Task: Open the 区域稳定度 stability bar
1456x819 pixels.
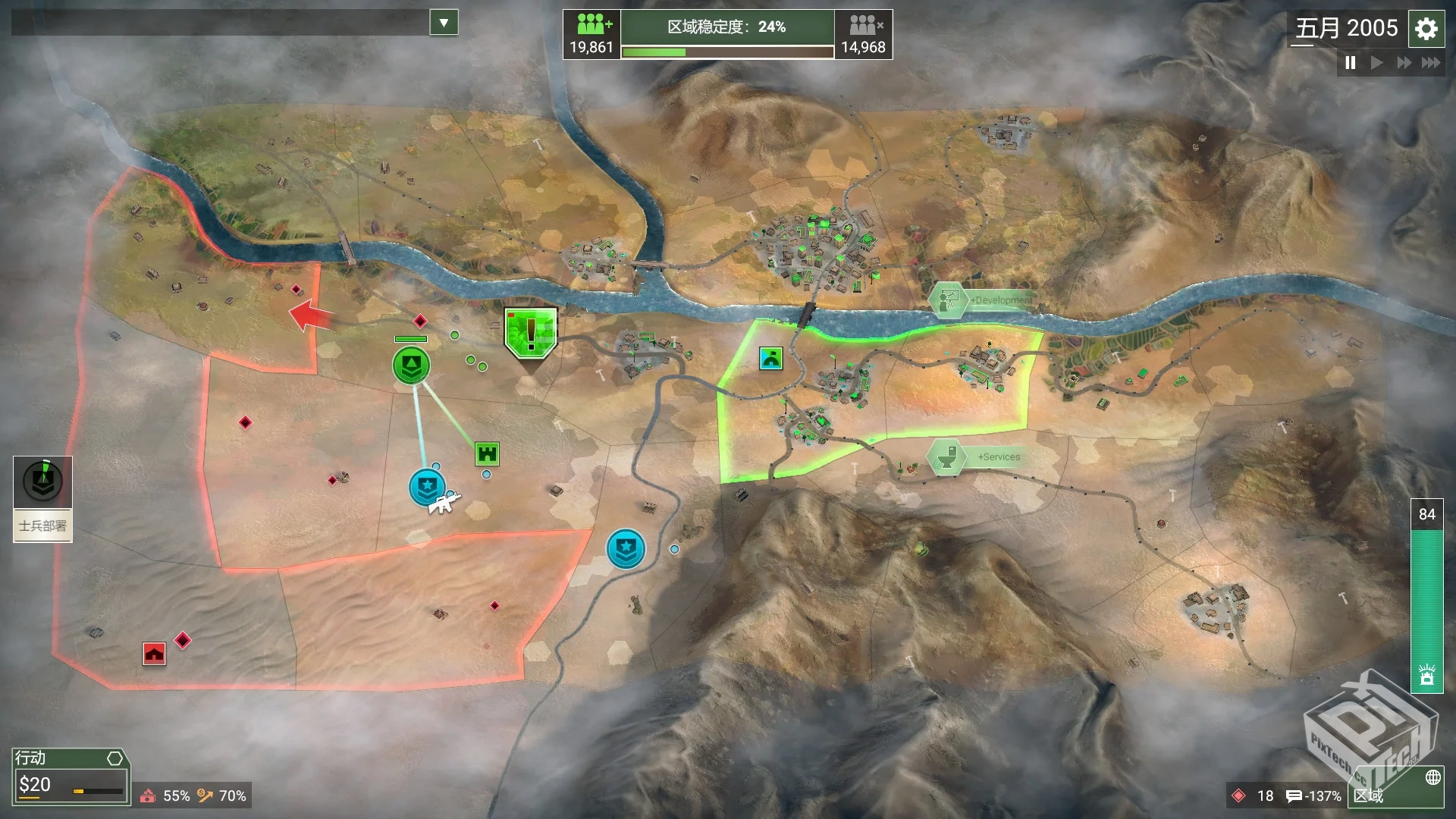Action: [726, 34]
